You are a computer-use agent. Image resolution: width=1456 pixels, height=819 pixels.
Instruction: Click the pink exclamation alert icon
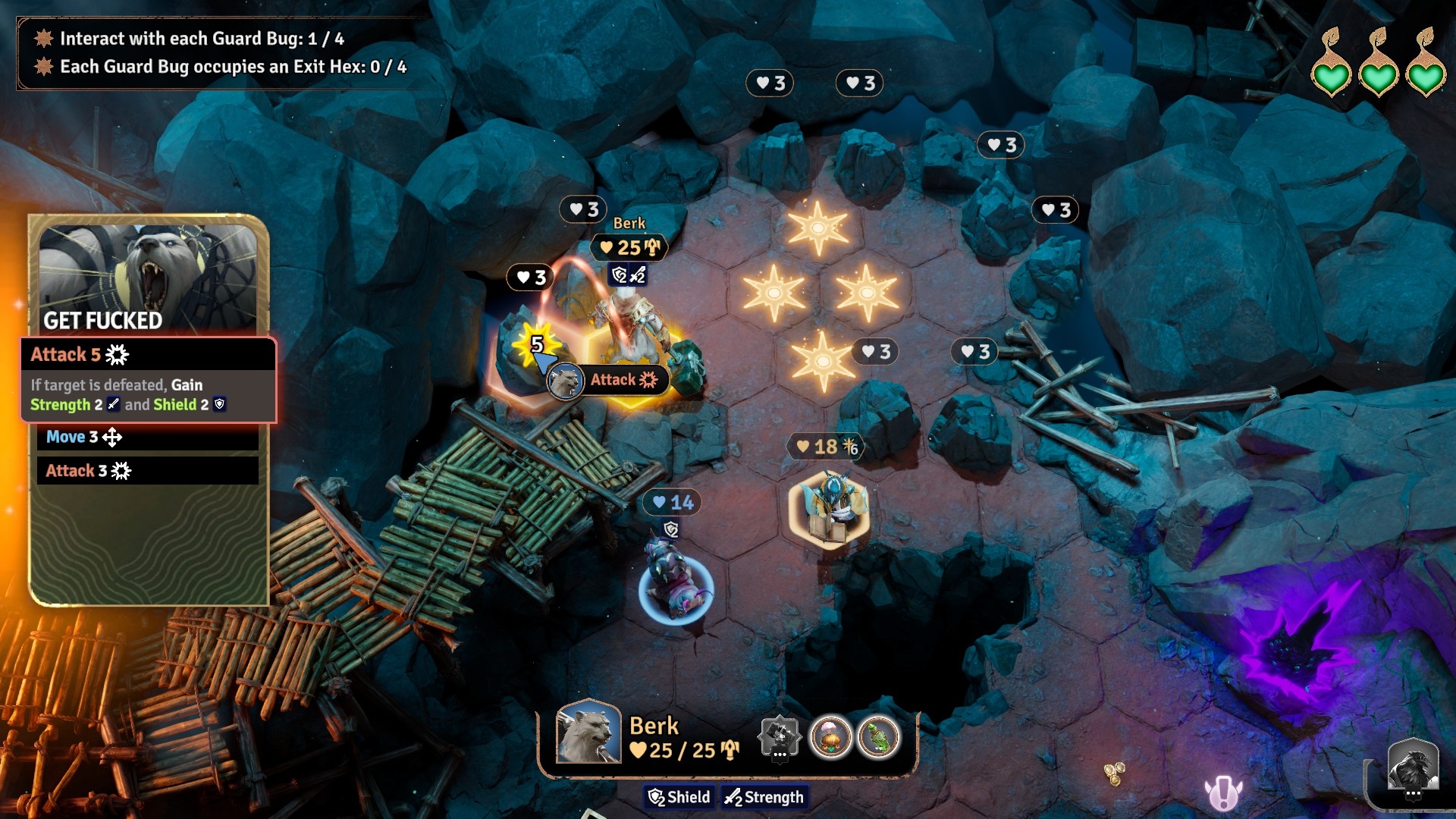pyautogui.click(x=1222, y=793)
